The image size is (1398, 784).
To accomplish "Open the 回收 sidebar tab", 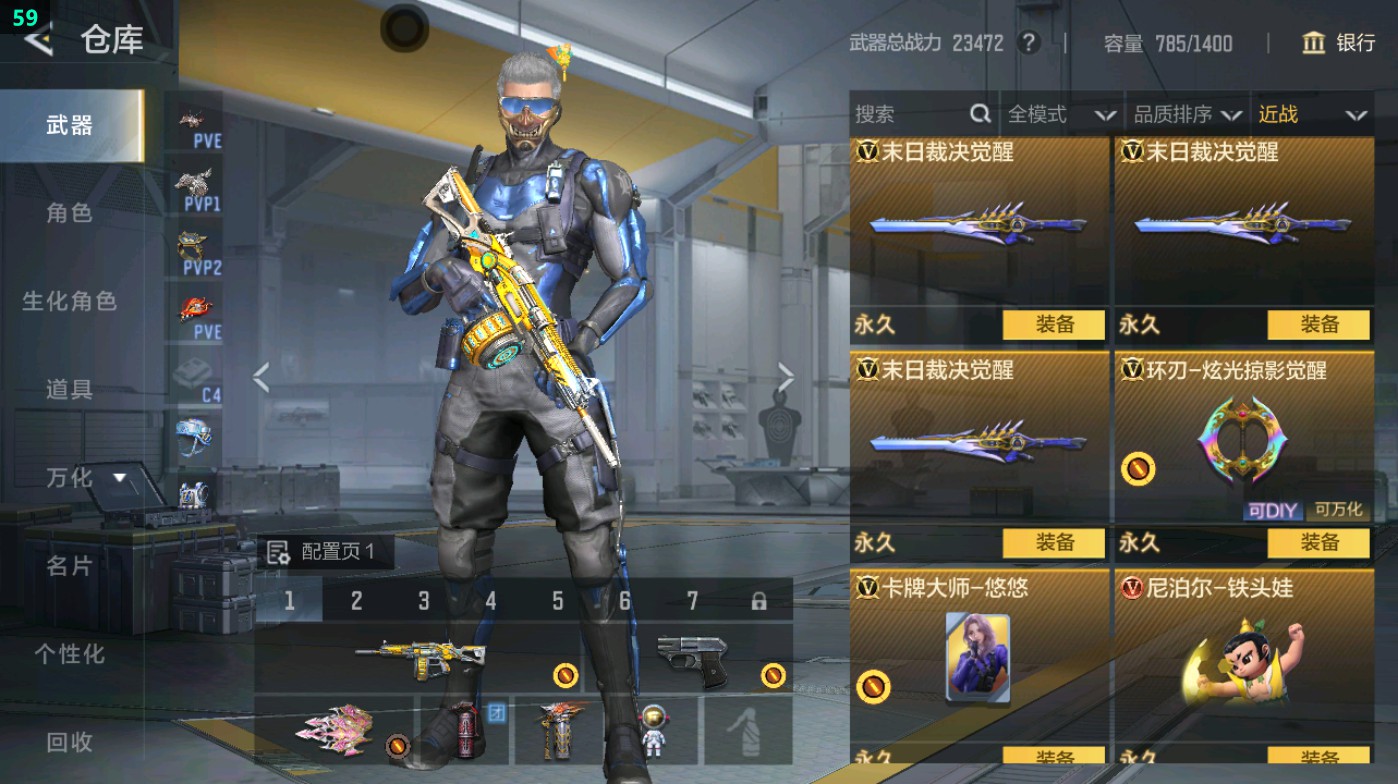I will (68, 743).
